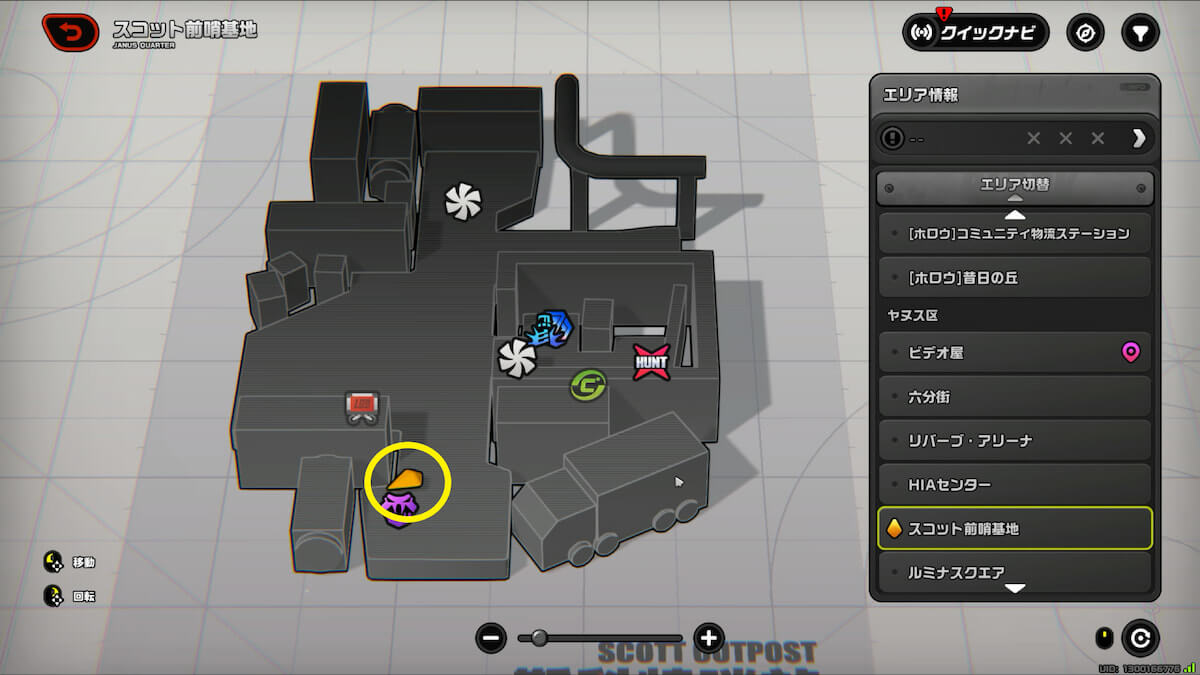Open the クイックナビ quick navigation
The image size is (1200, 675).
click(975, 33)
